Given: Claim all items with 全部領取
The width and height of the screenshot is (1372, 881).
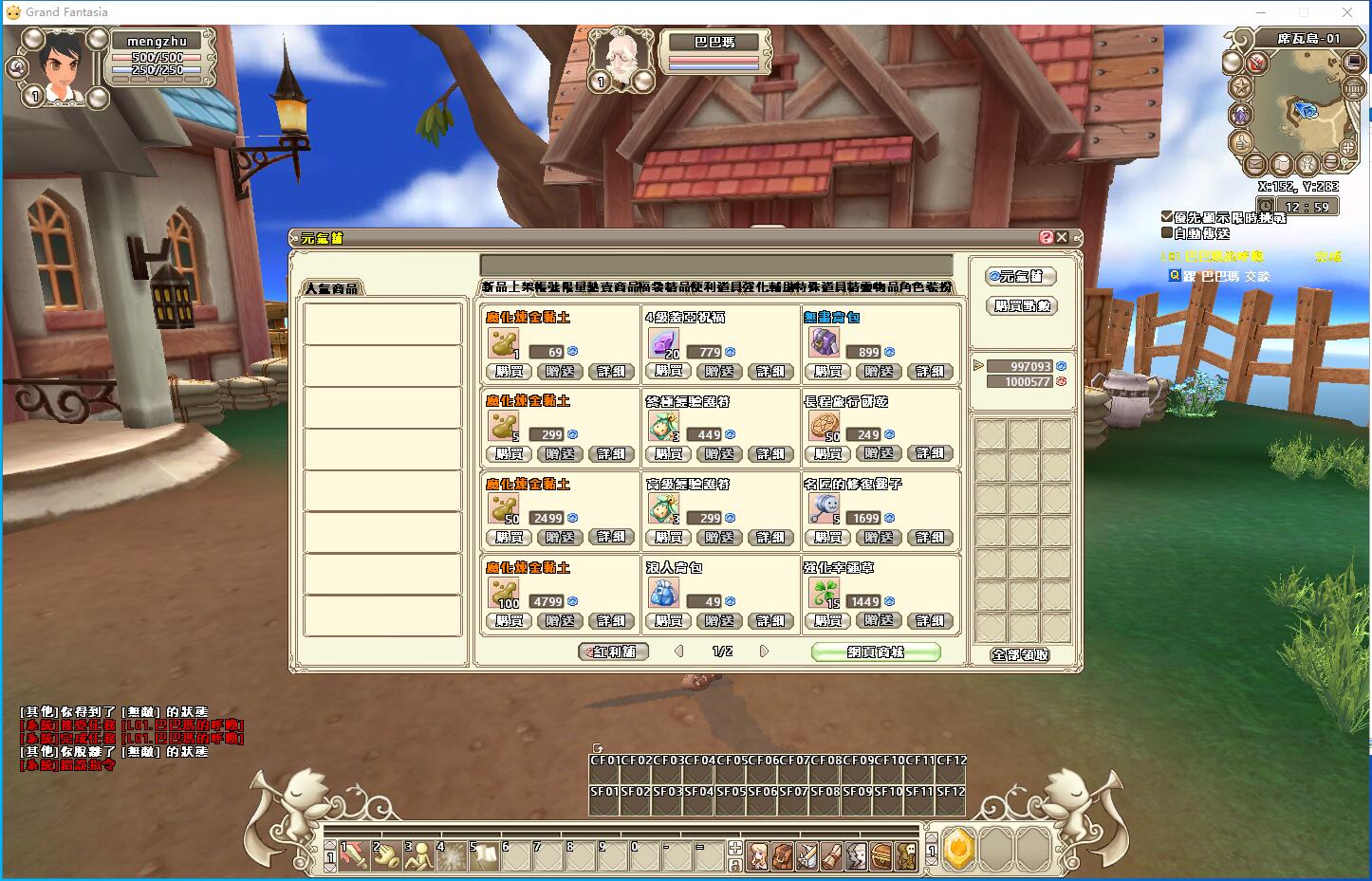Looking at the screenshot, I should (1020, 654).
